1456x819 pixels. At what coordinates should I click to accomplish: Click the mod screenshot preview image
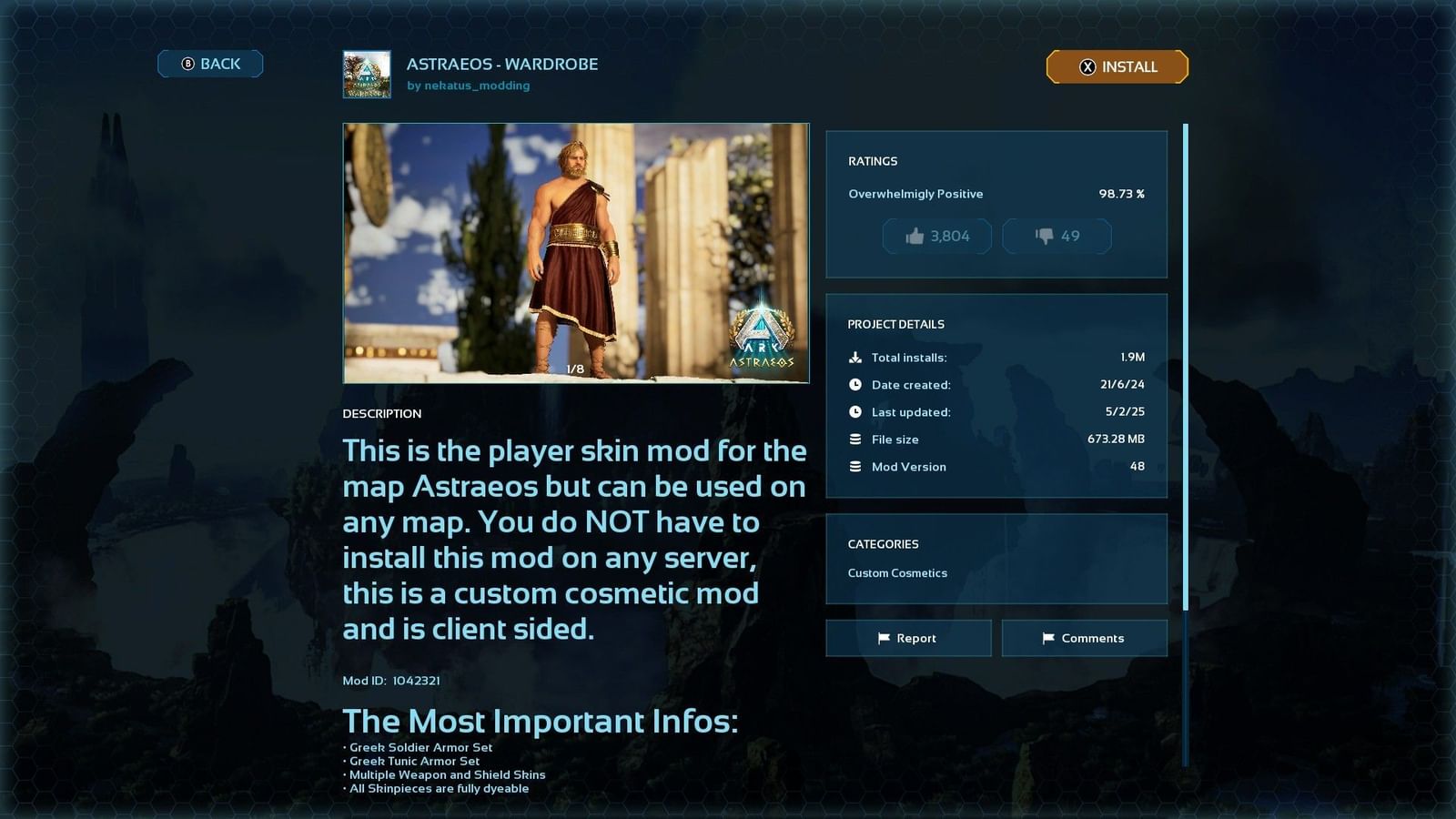575,252
